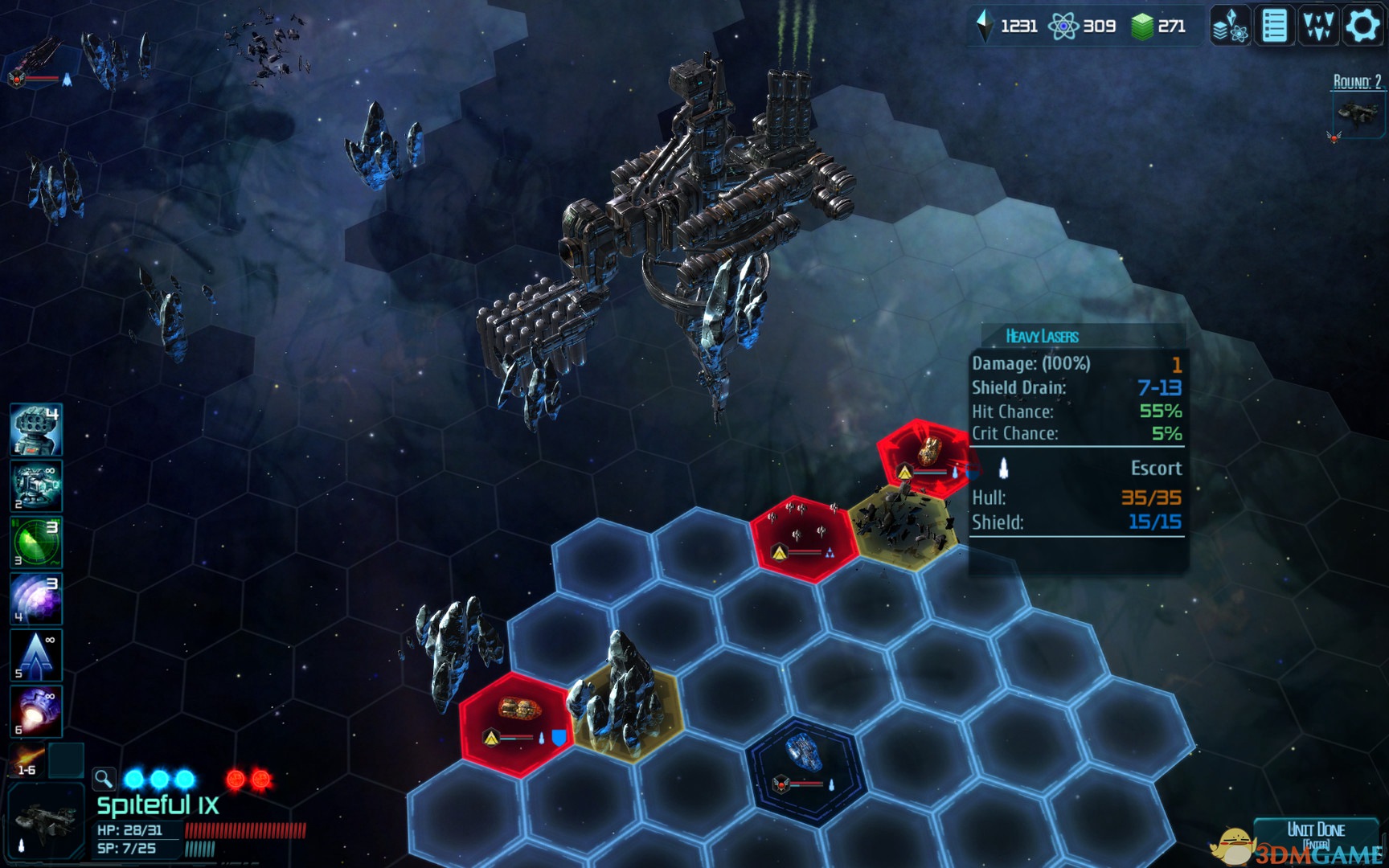Select the turret cannon weapon in slot 2

35,485
